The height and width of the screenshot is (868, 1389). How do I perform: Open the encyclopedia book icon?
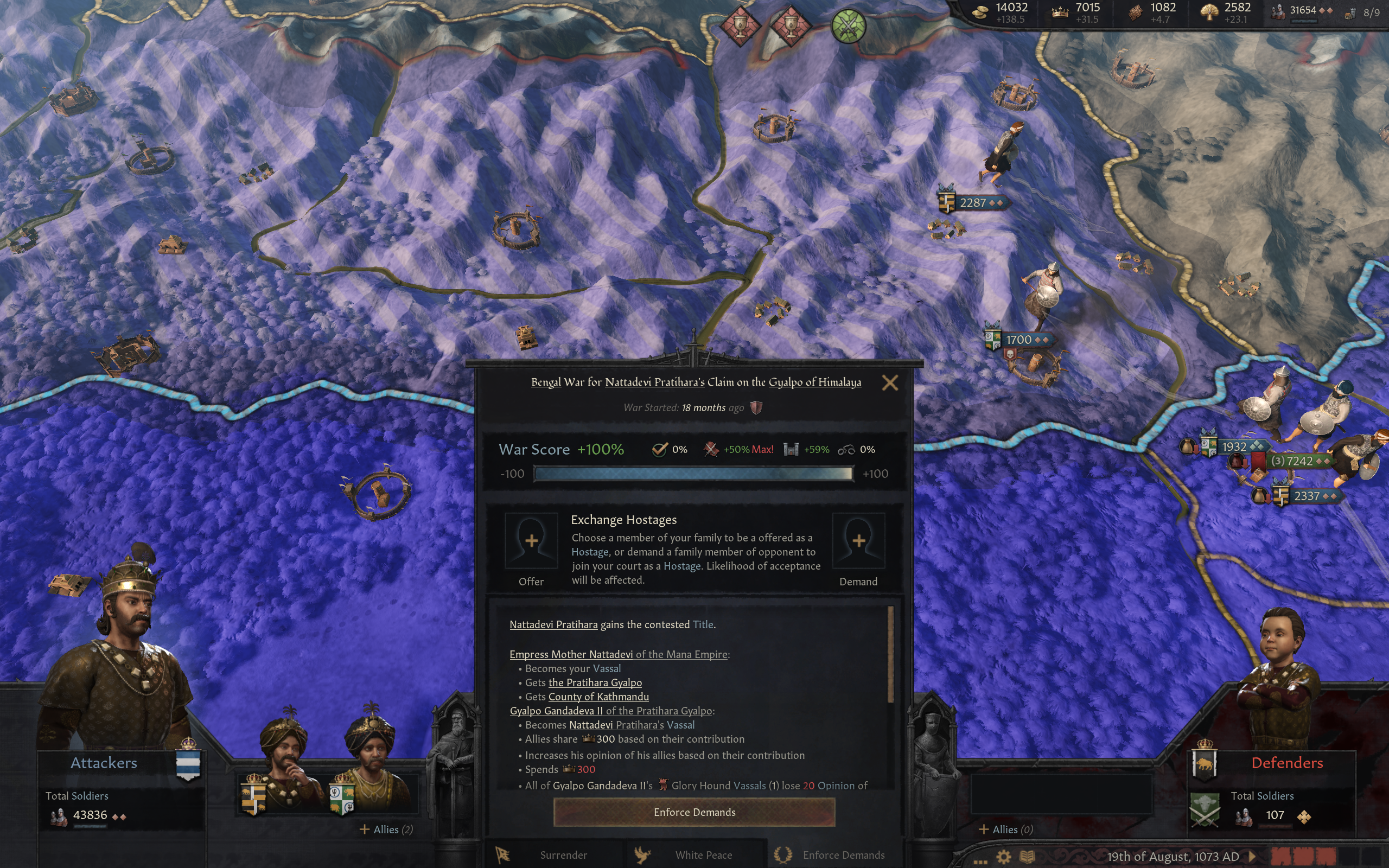[1027, 857]
